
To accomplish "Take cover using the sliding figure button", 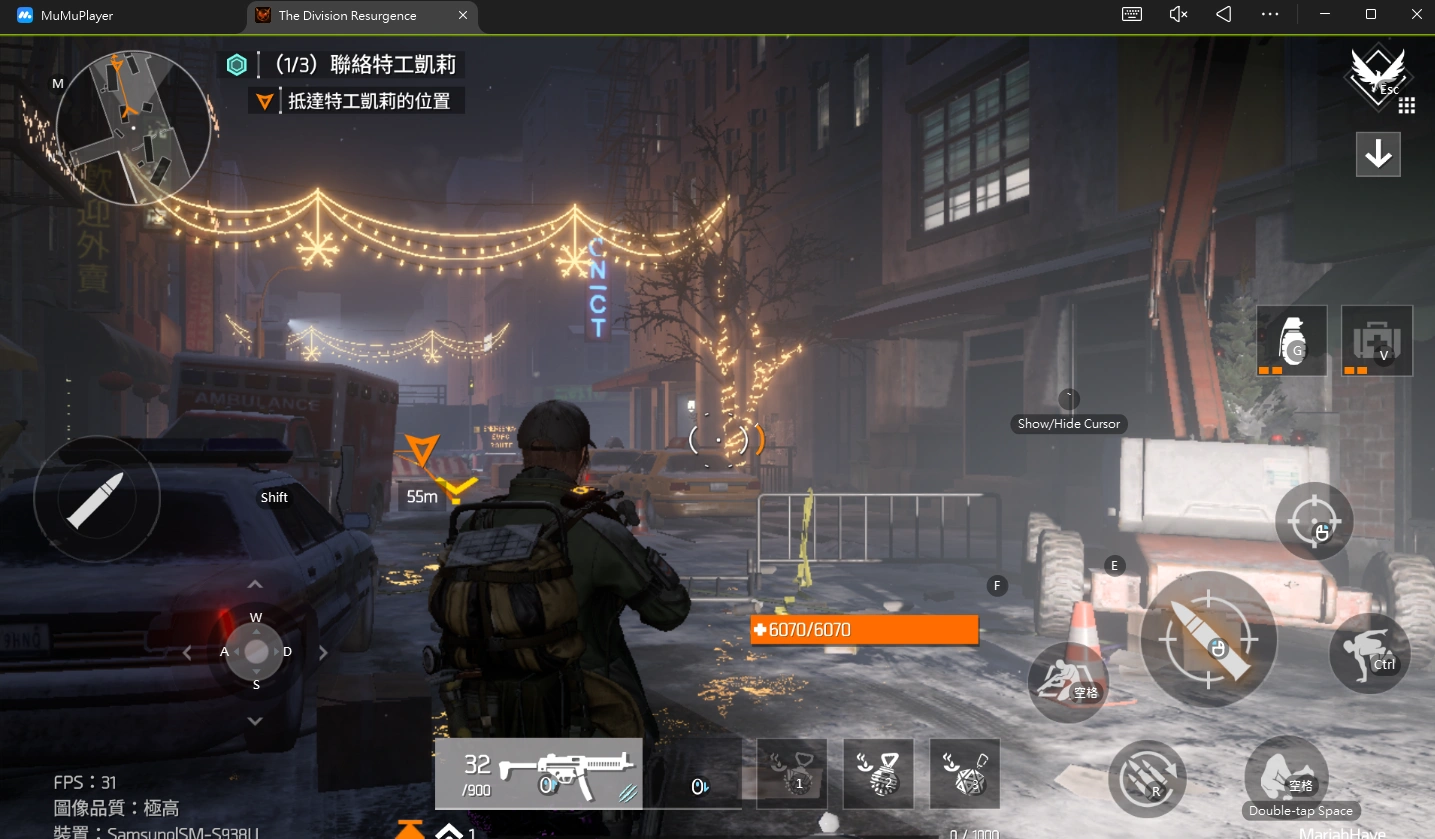I will [1067, 682].
